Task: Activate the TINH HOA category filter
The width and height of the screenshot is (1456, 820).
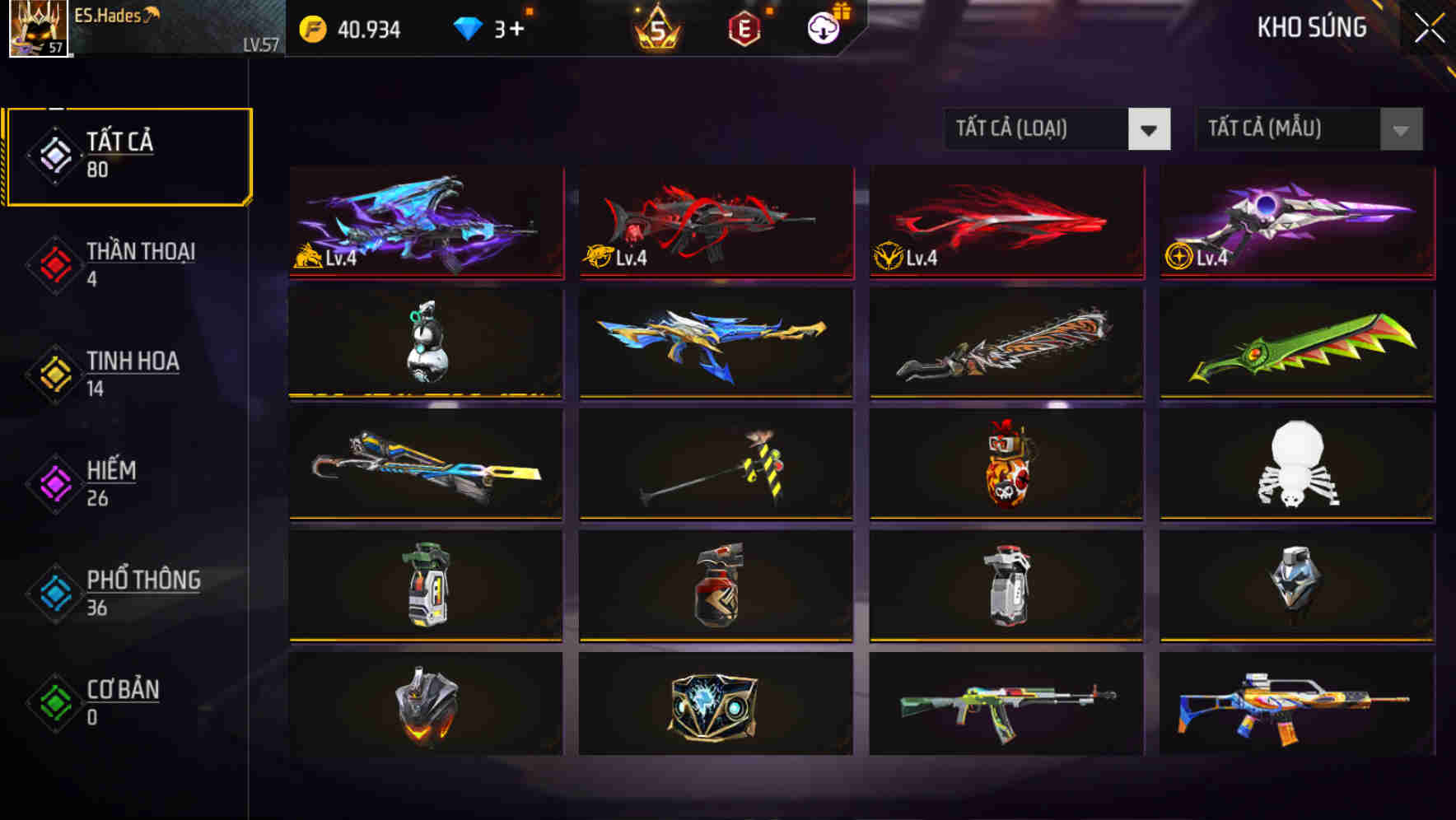Action: (133, 362)
